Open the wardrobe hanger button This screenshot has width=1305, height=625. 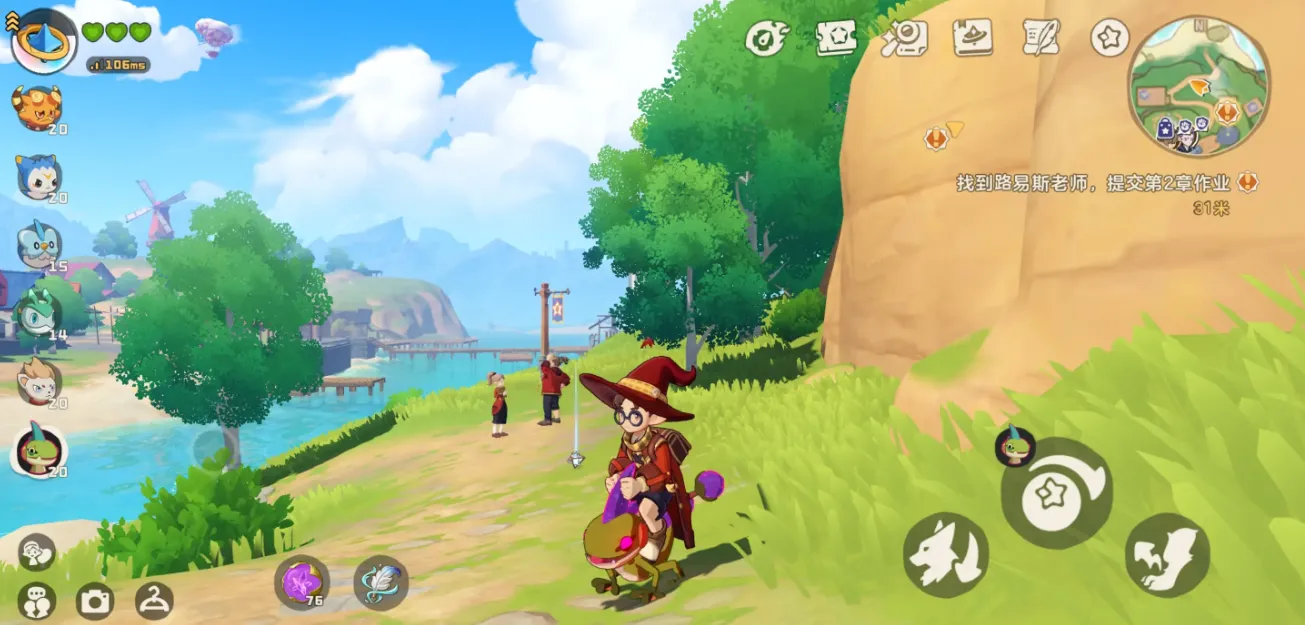154,600
